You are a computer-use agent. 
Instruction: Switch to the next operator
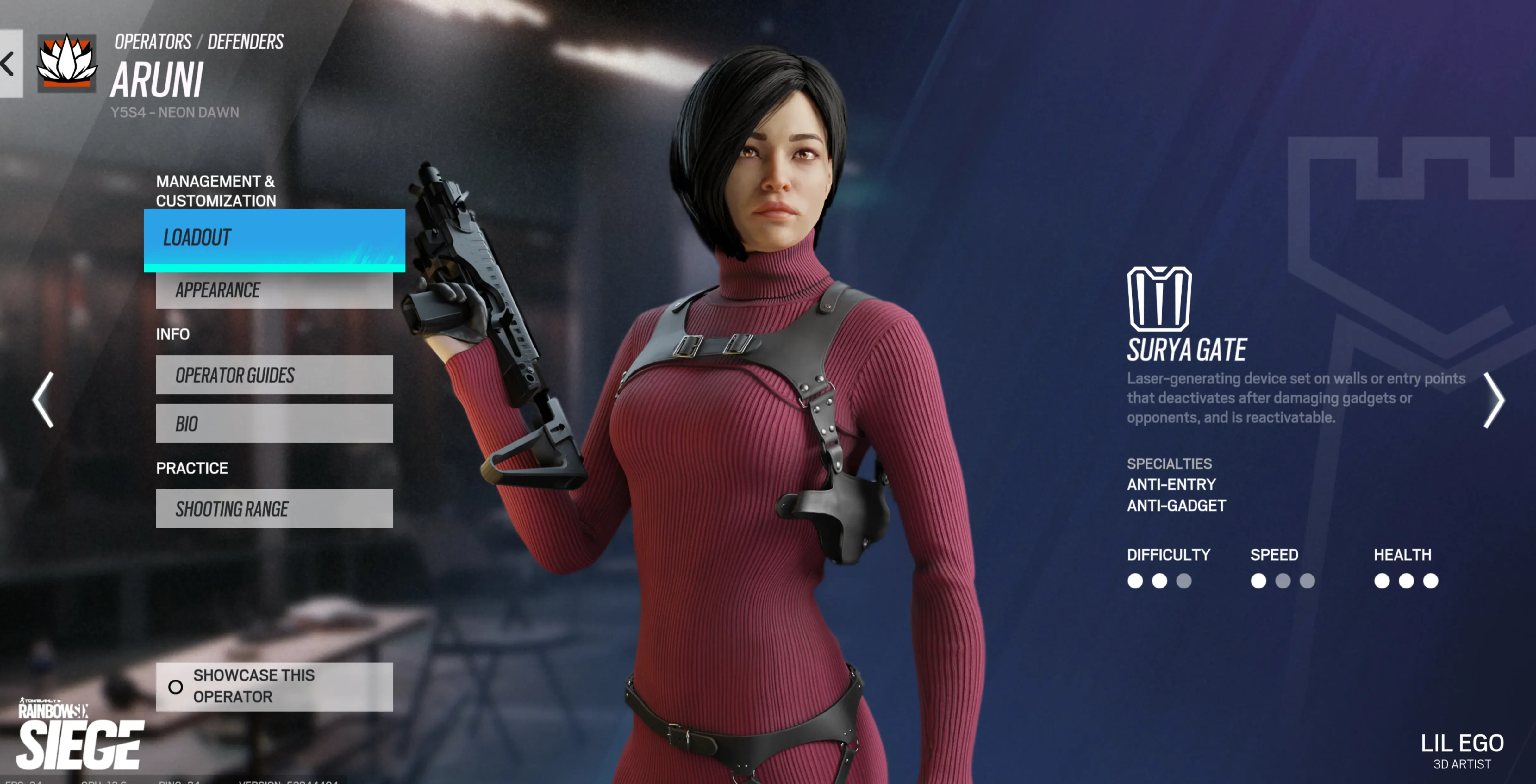[x=1493, y=400]
